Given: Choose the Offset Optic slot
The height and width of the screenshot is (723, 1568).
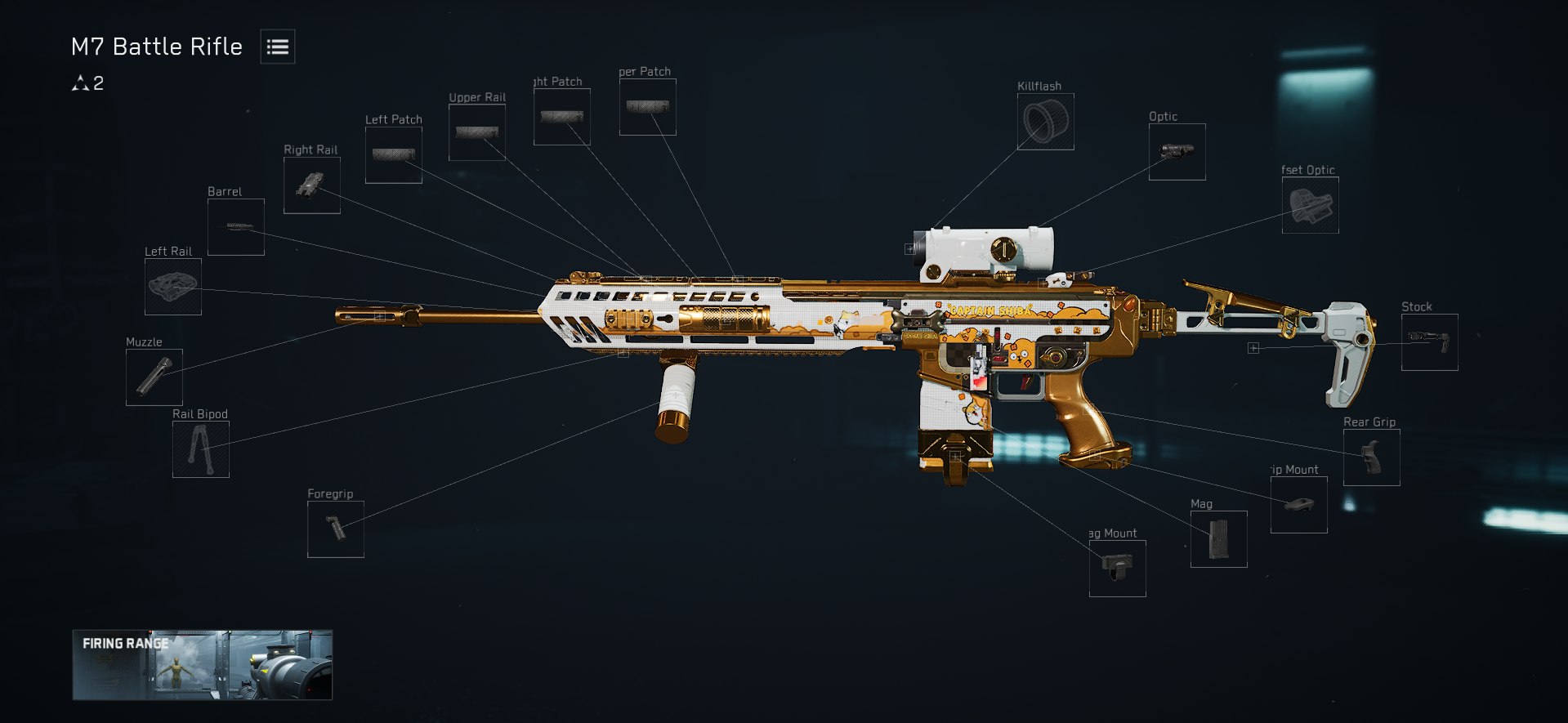Looking at the screenshot, I should point(1311,205).
